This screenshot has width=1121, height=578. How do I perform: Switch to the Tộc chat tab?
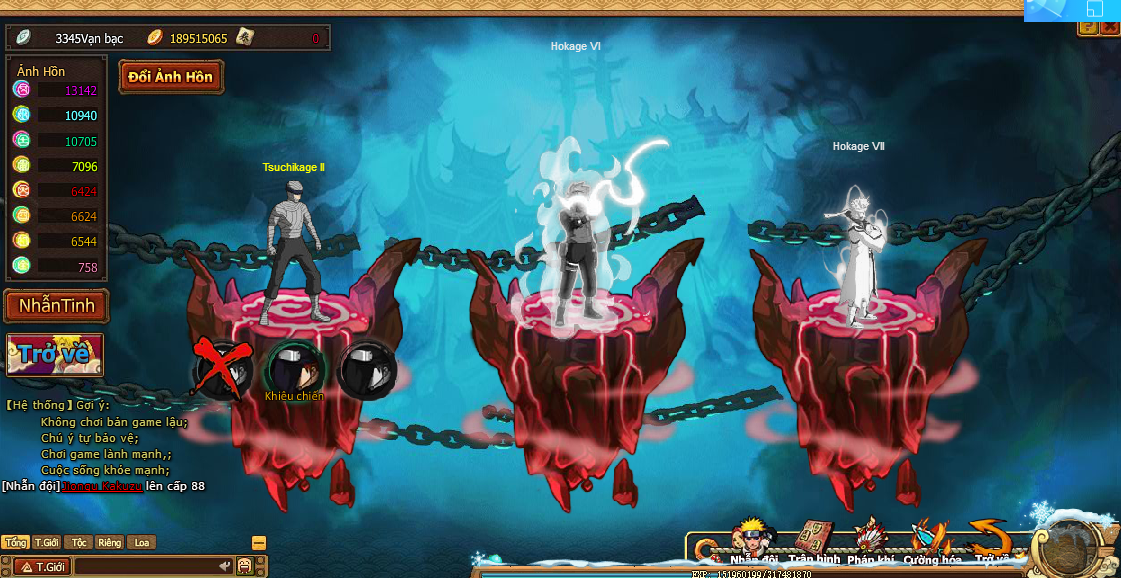point(80,542)
